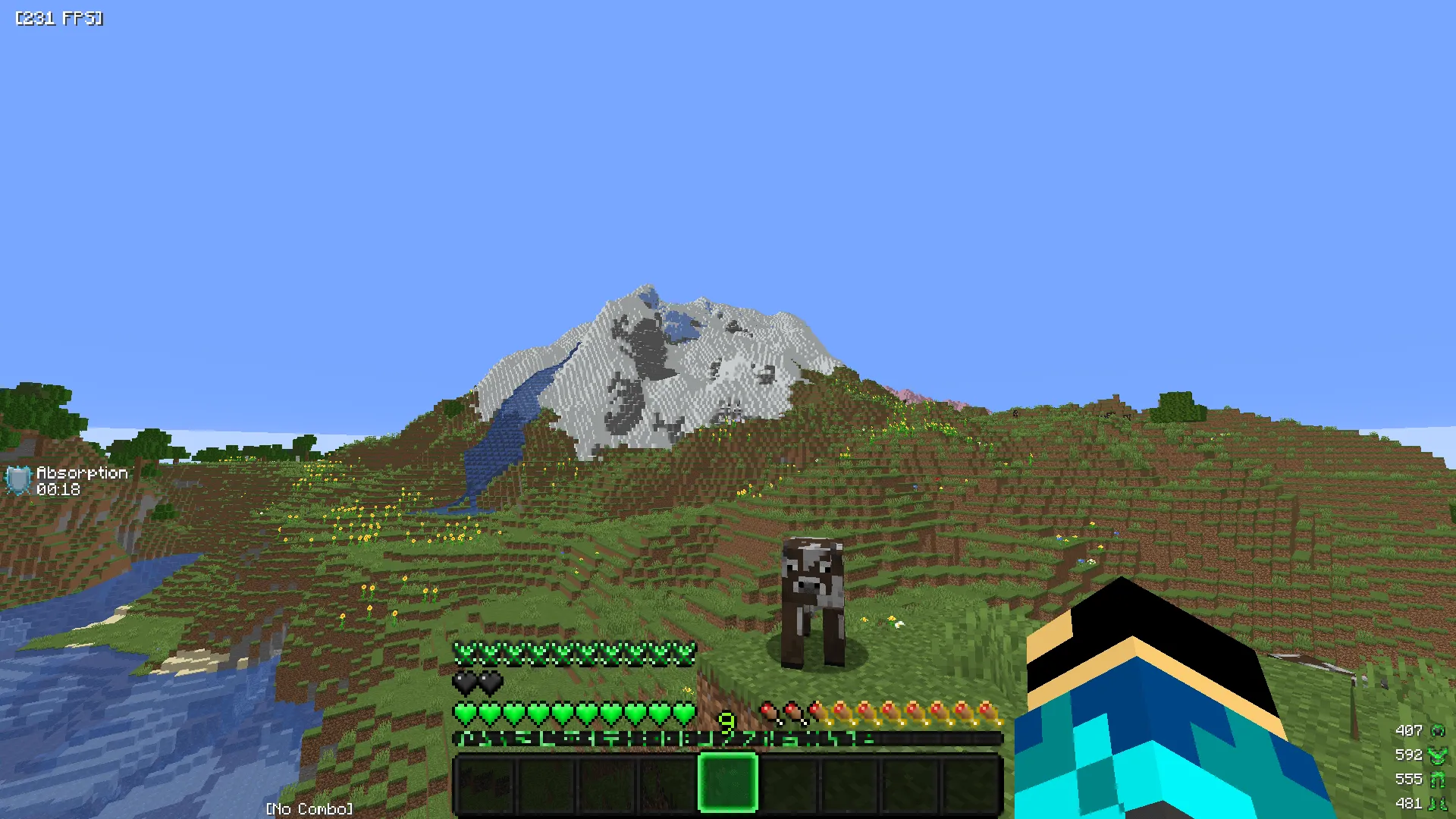The height and width of the screenshot is (819, 1456).
Task: Click the [No Combo] indicator text
Action: point(310,808)
